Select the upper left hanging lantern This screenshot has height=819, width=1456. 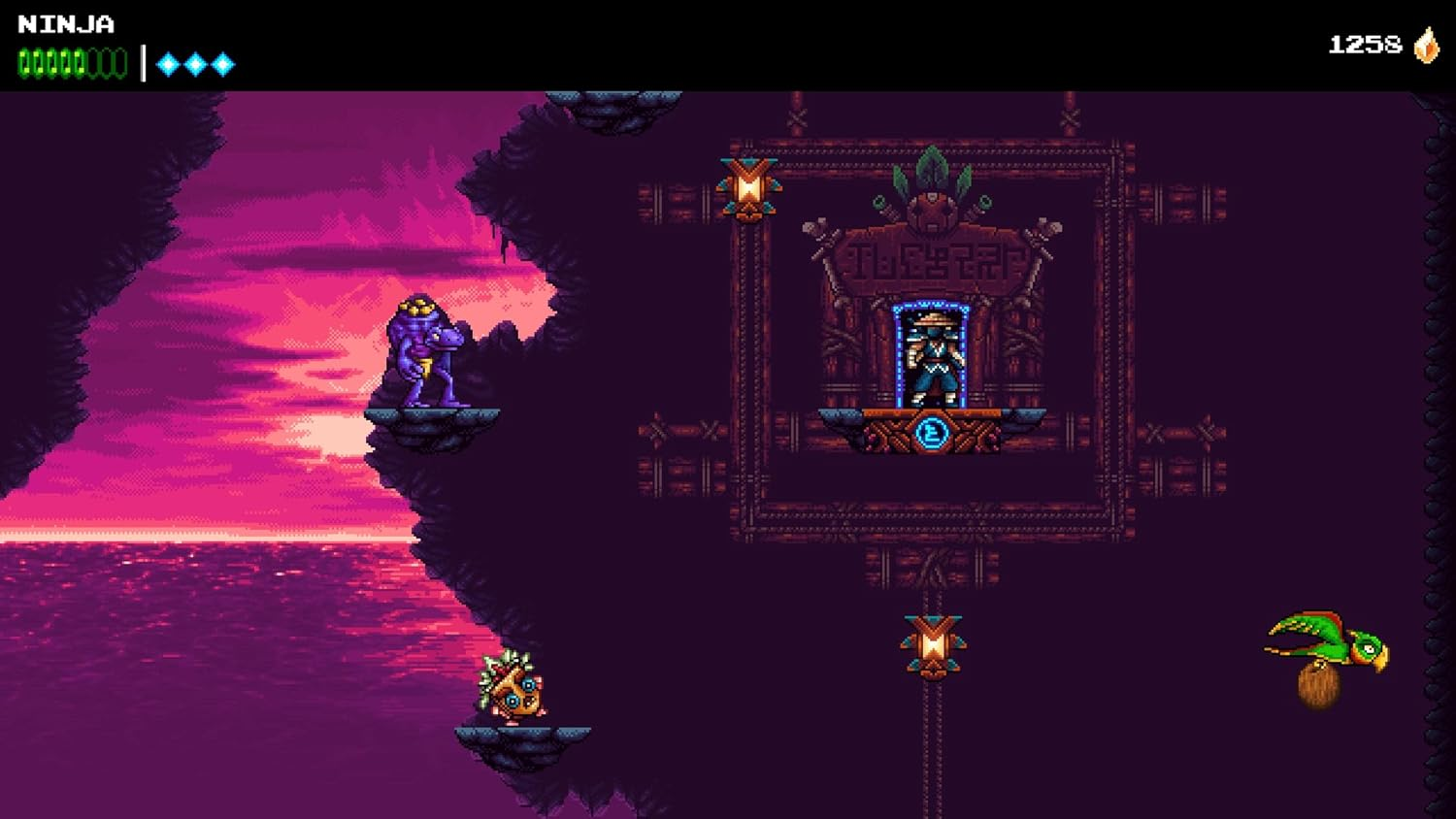pyautogui.click(x=747, y=184)
